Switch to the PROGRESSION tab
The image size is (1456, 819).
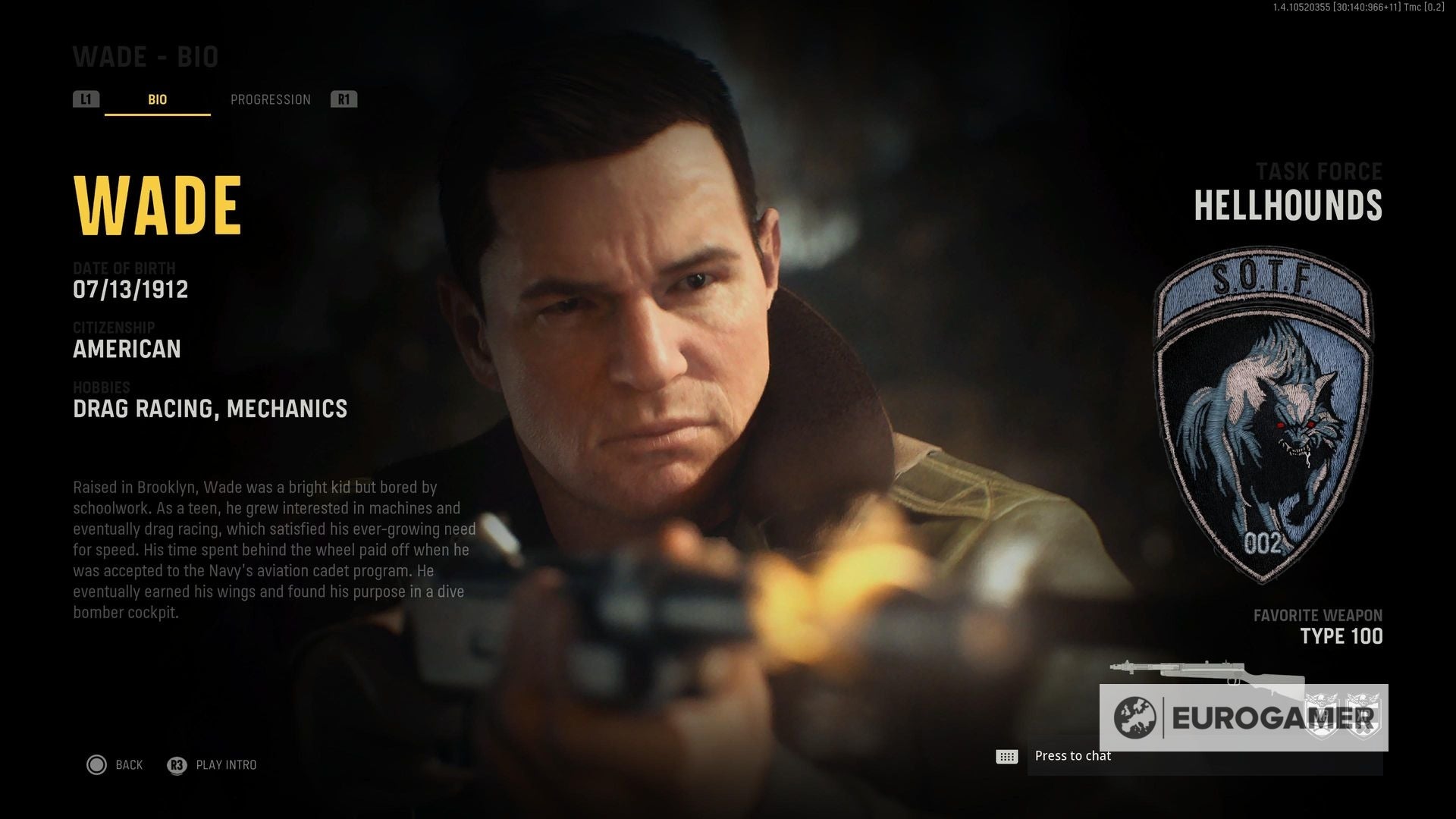271,99
